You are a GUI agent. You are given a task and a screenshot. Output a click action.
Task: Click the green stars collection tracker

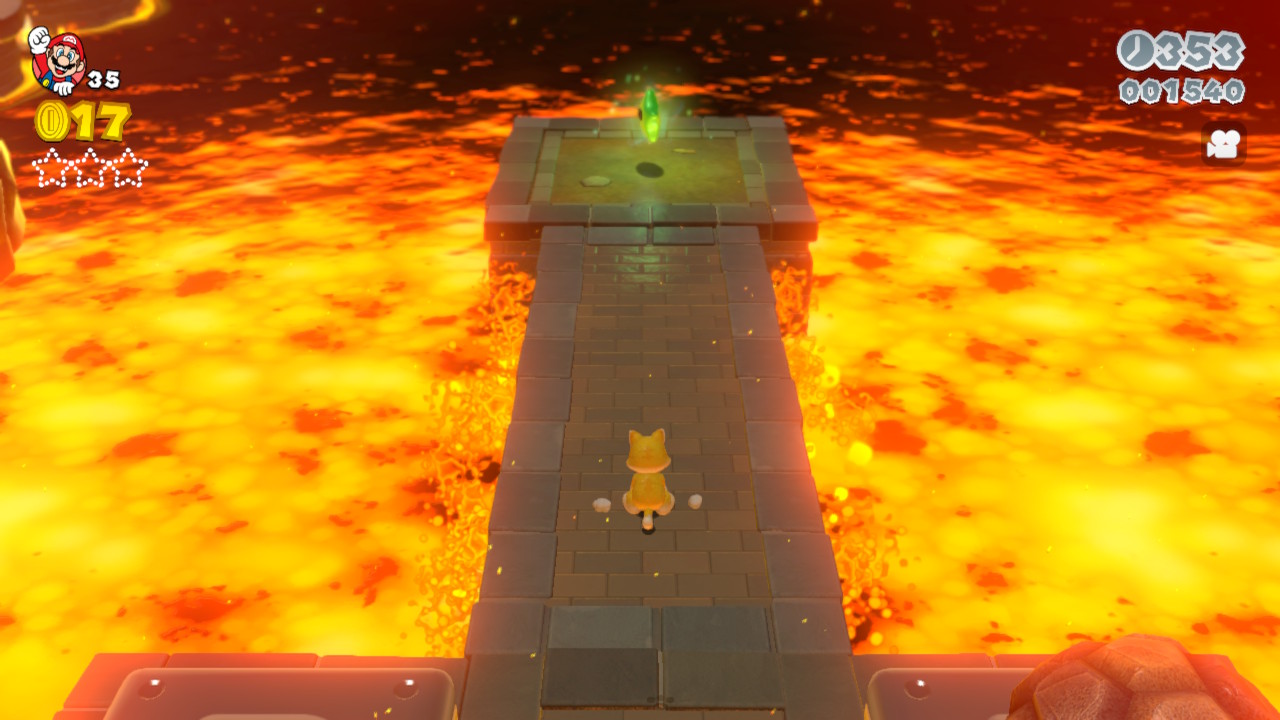(90, 167)
